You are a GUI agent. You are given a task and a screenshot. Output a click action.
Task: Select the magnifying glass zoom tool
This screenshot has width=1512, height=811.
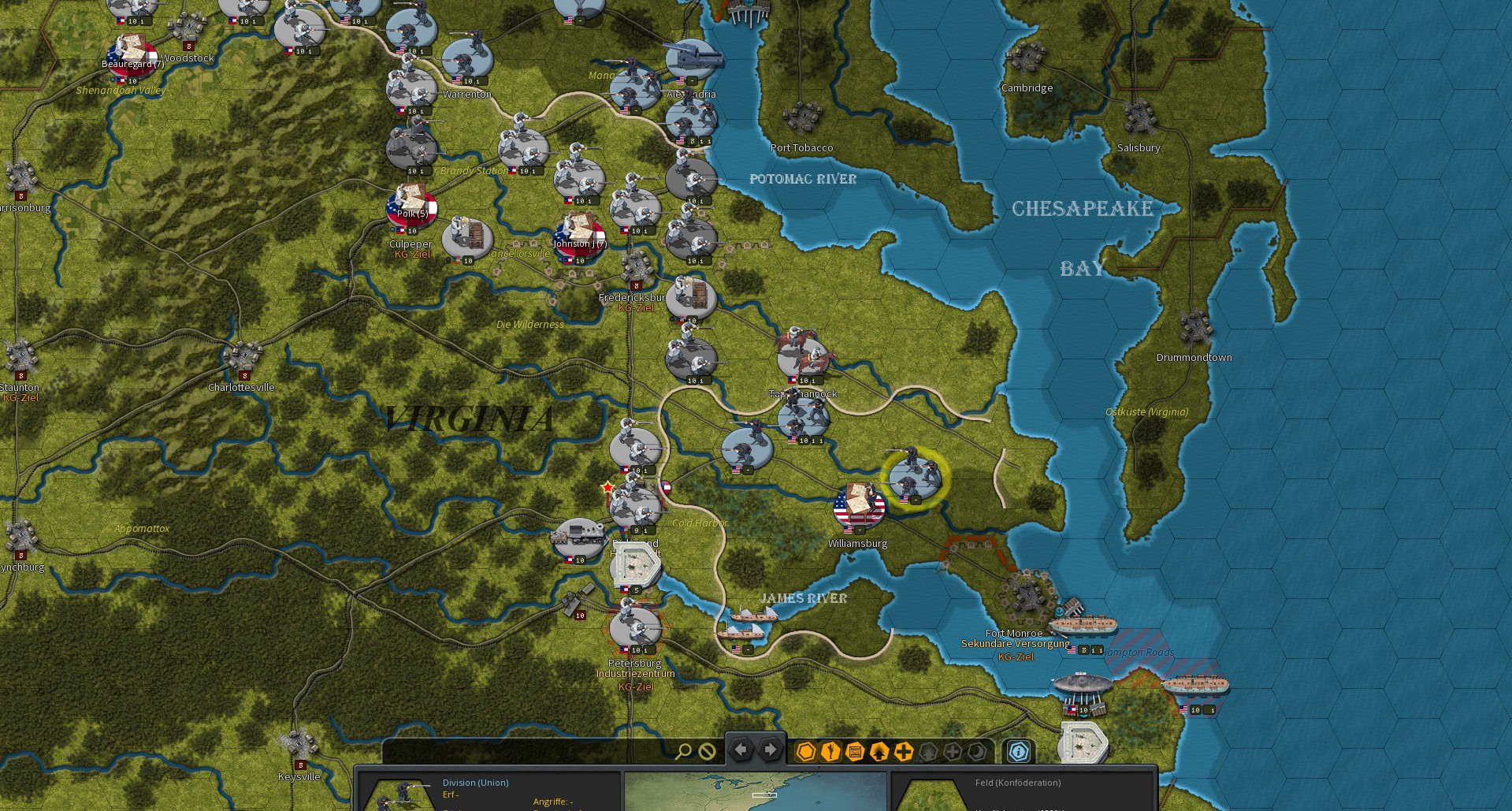click(x=684, y=751)
